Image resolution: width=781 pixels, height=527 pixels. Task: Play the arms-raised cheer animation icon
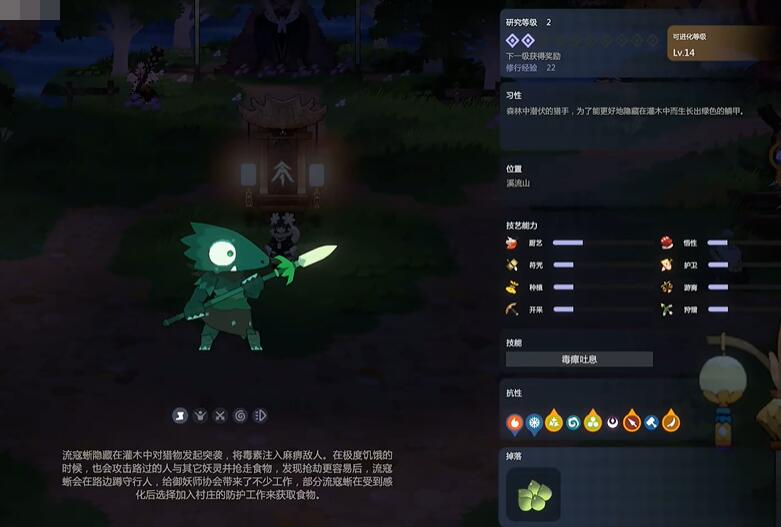[200, 415]
